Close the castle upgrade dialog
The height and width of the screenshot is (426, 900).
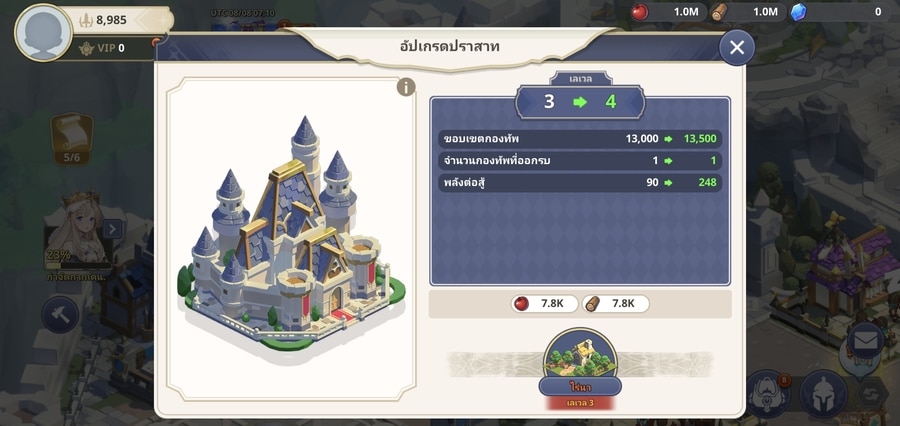(x=737, y=47)
